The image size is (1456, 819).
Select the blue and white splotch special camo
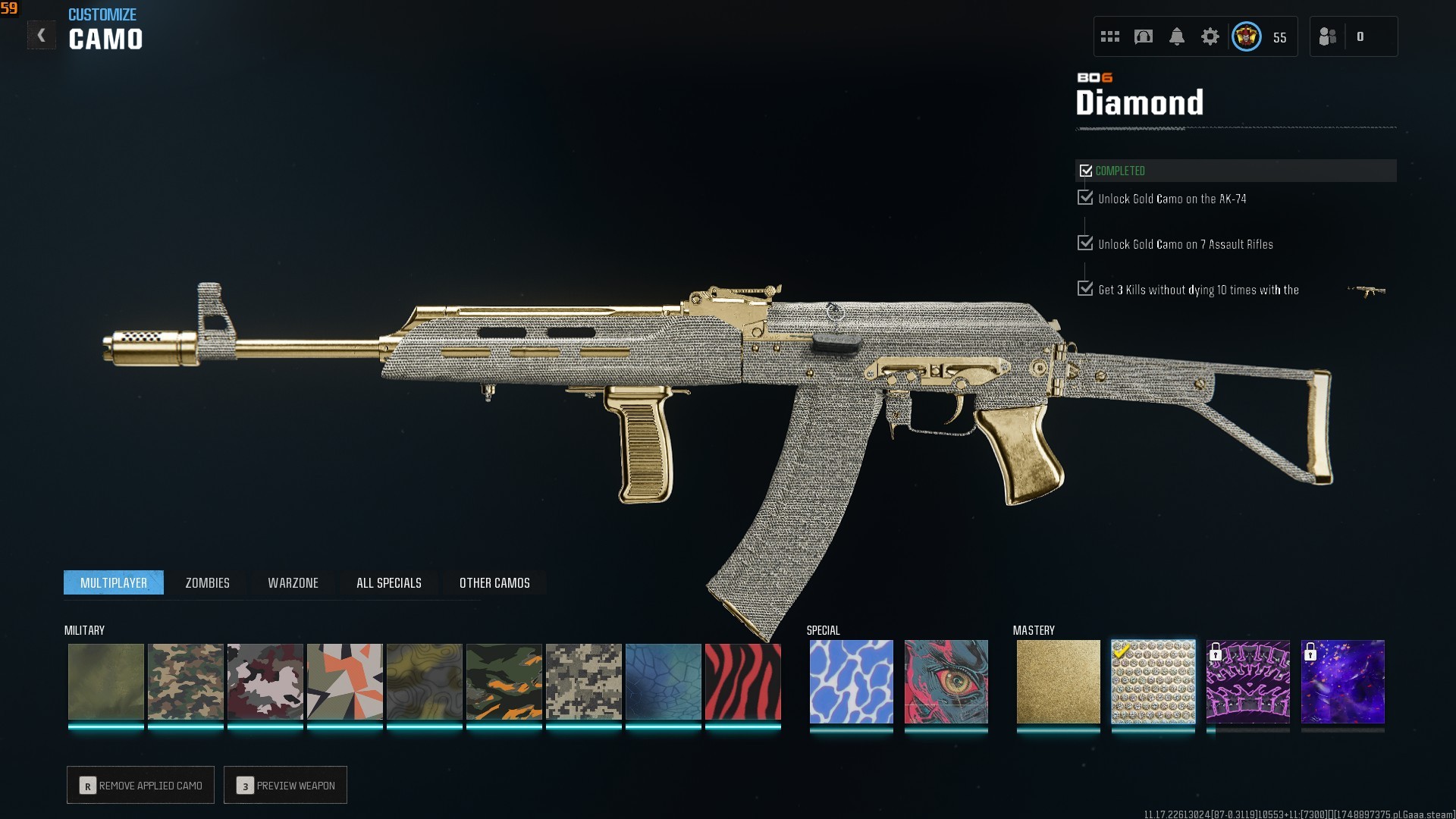[851, 682]
